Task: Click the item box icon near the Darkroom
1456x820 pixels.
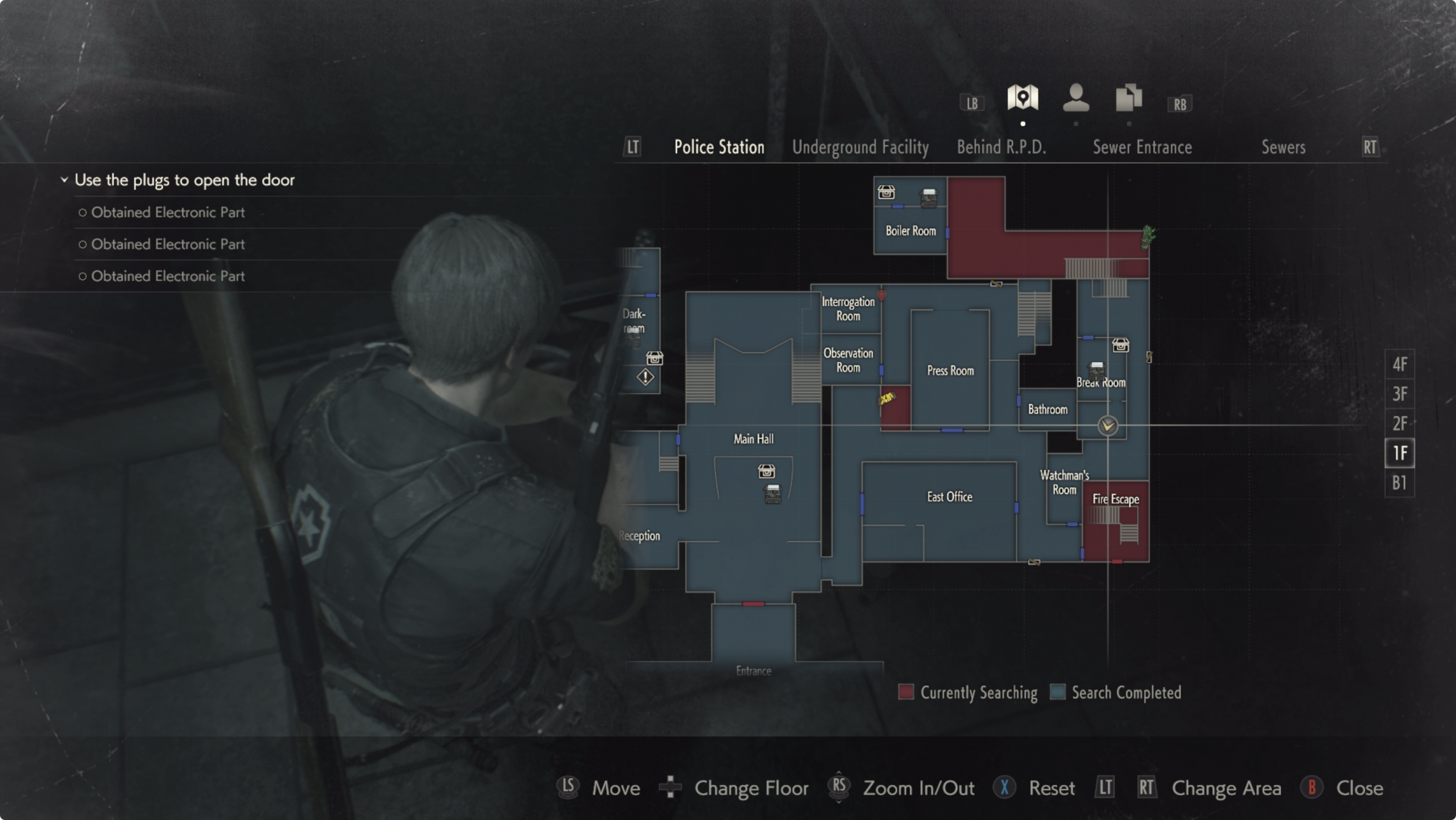Action: pos(655,358)
